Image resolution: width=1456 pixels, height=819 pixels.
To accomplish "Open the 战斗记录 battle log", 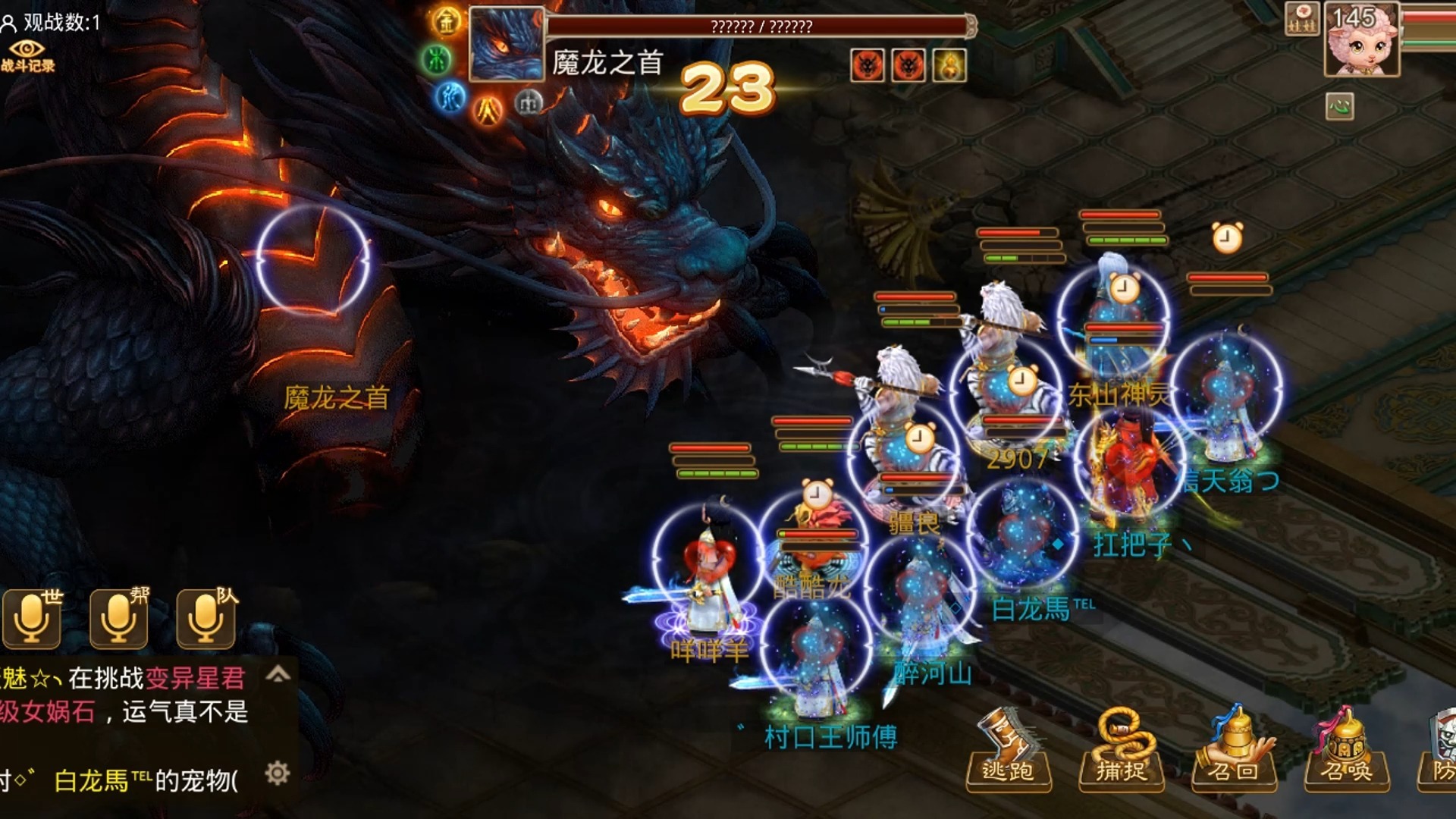I will (x=28, y=56).
